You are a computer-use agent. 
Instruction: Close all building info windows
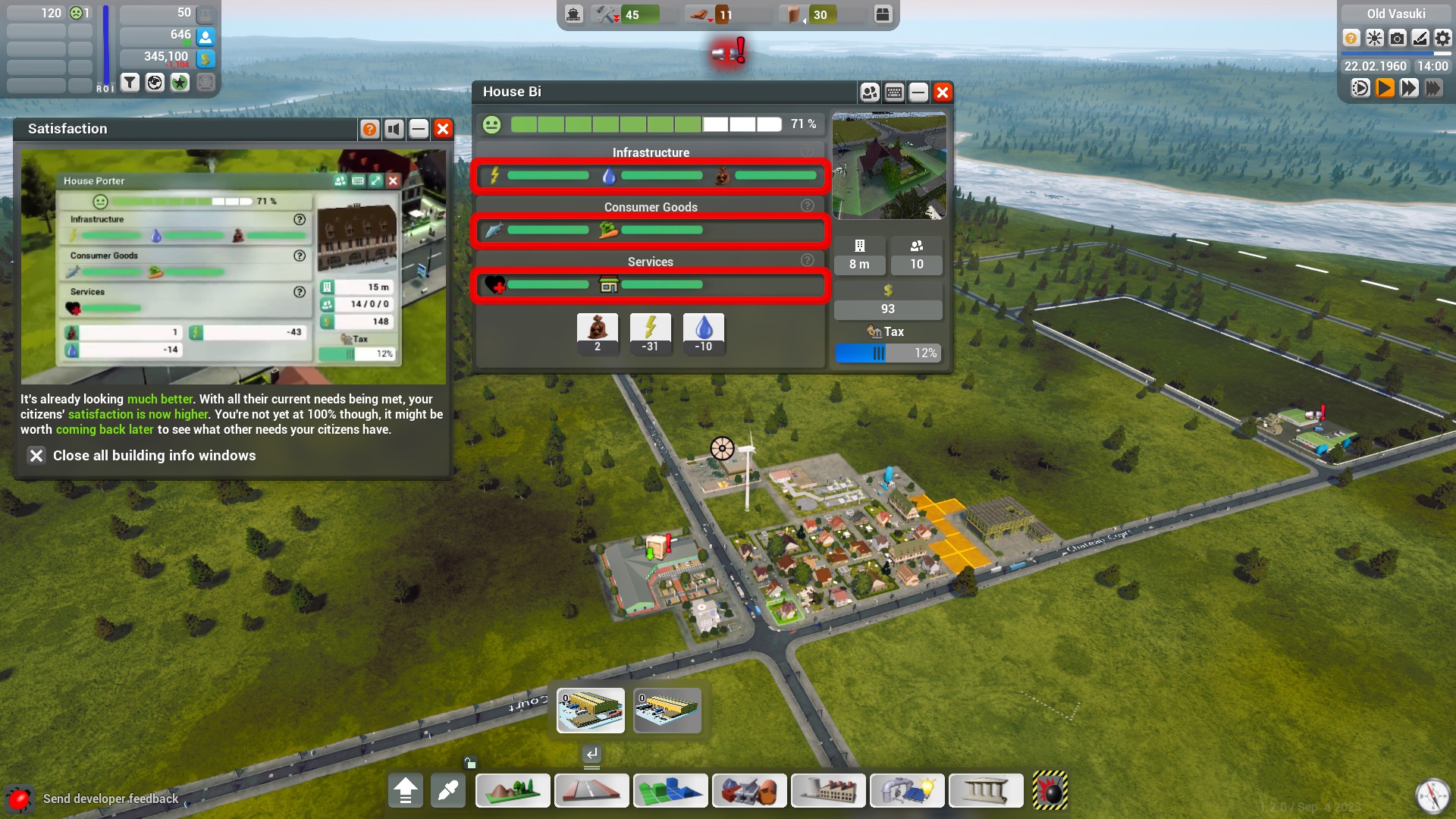(36, 455)
